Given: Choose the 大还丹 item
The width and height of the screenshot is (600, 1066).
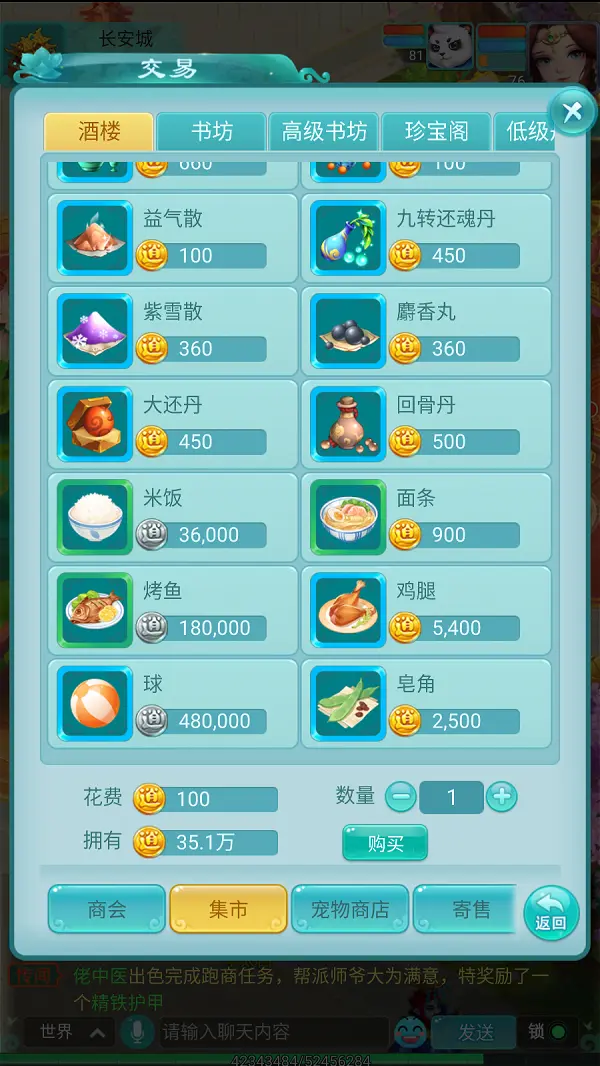Looking at the screenshot, I should point(173,424).
